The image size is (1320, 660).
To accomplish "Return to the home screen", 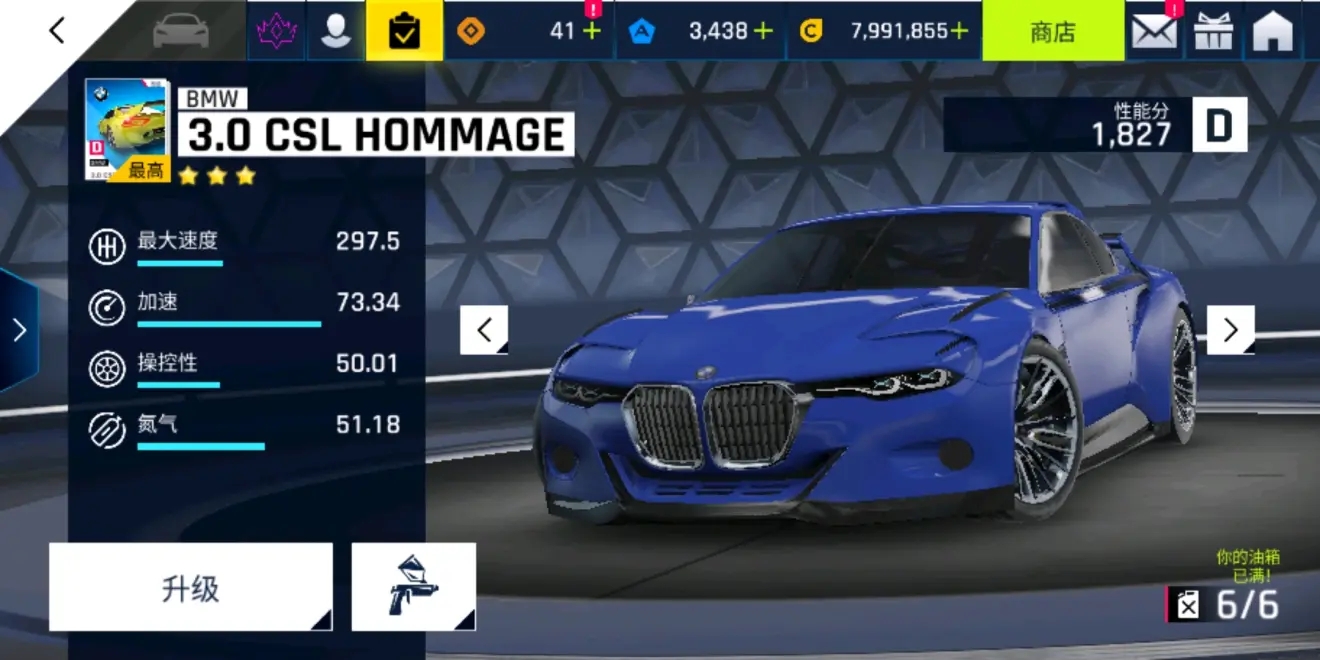I will coord(1273,31).
